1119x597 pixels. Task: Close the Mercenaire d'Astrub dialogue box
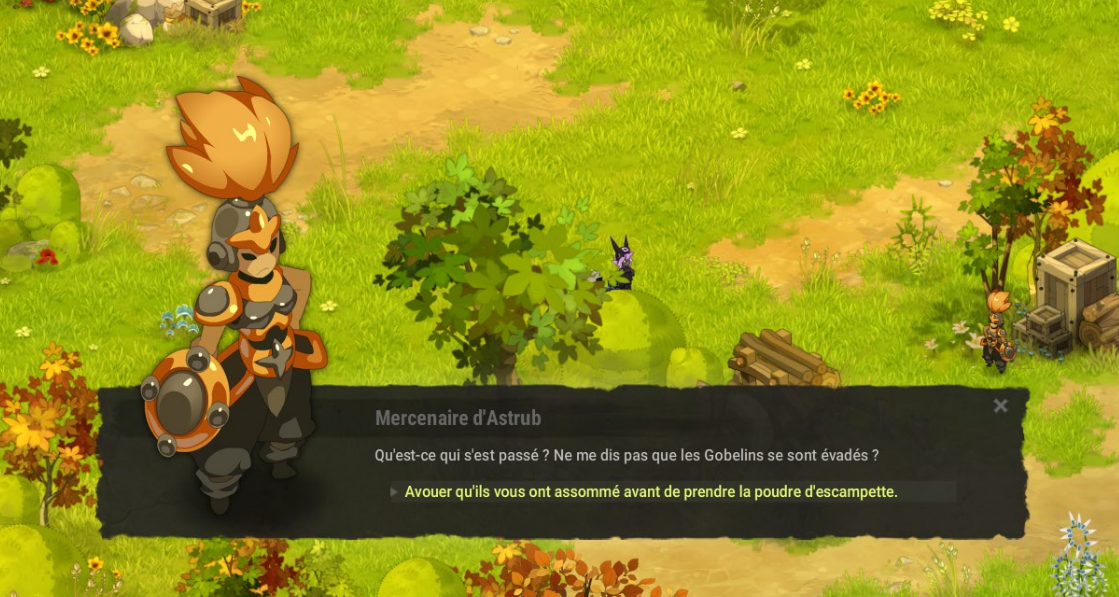coord(1000,406)
